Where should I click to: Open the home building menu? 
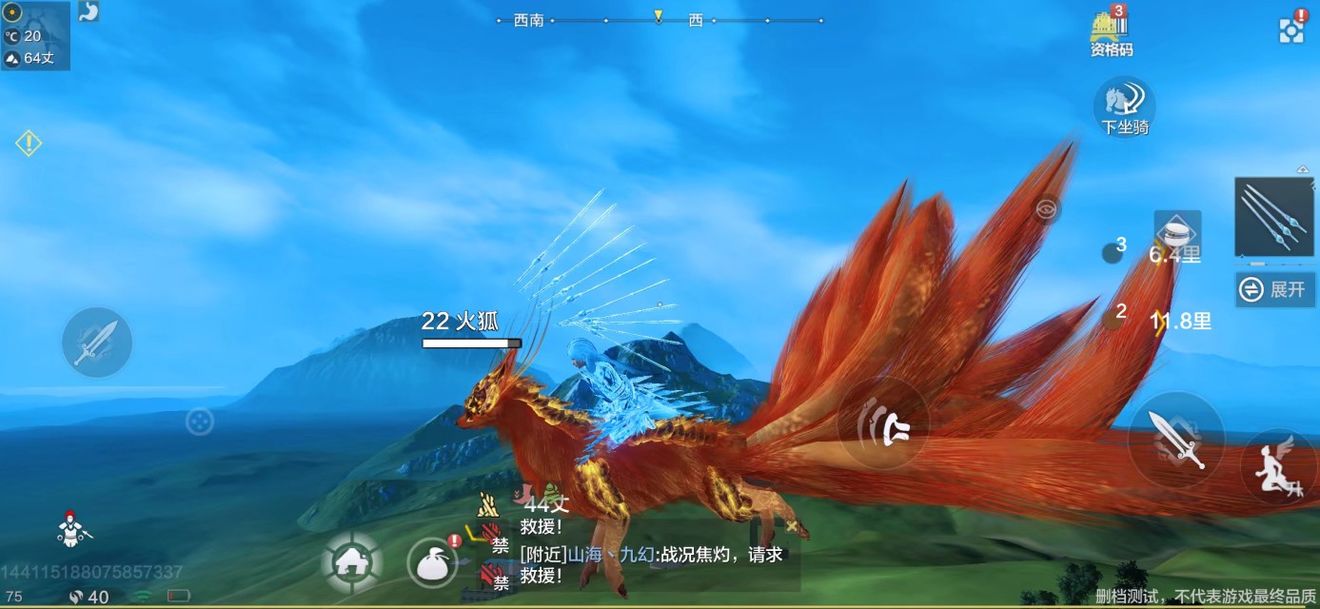[x=351, y=564]
